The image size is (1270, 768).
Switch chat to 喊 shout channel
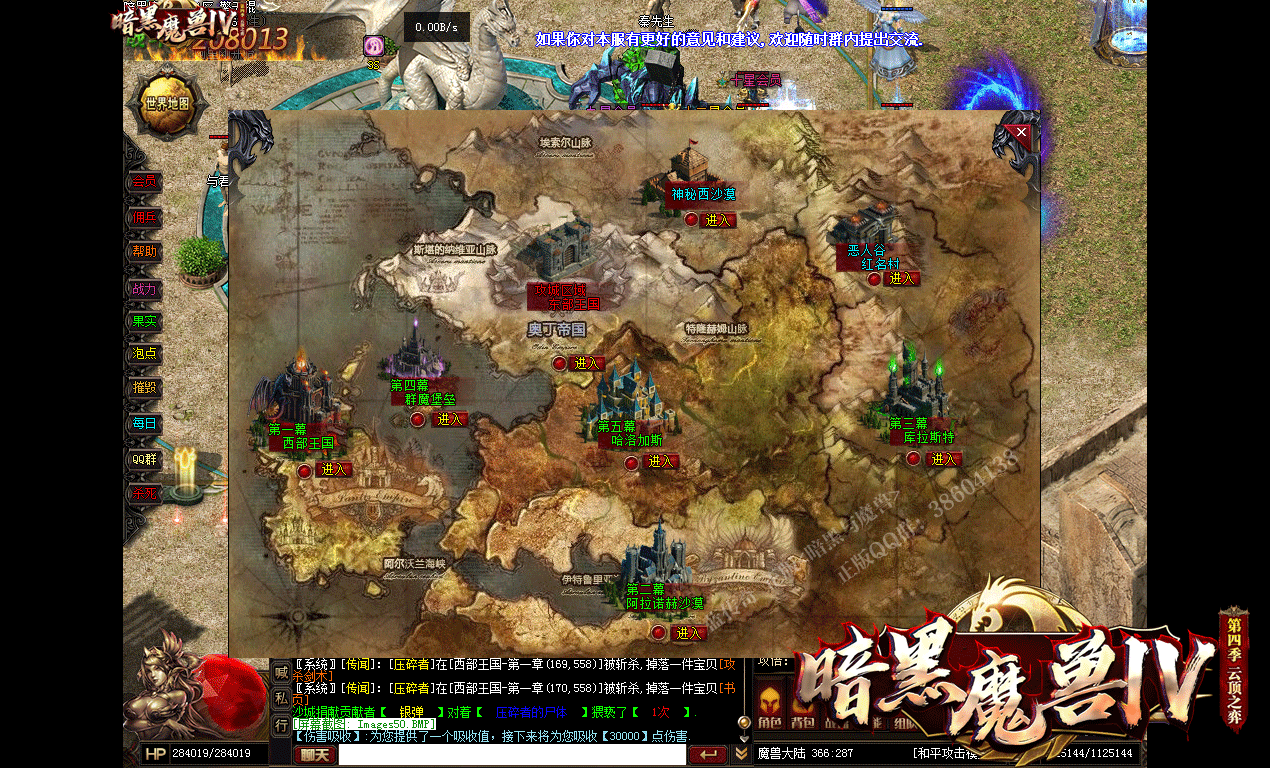282,673
